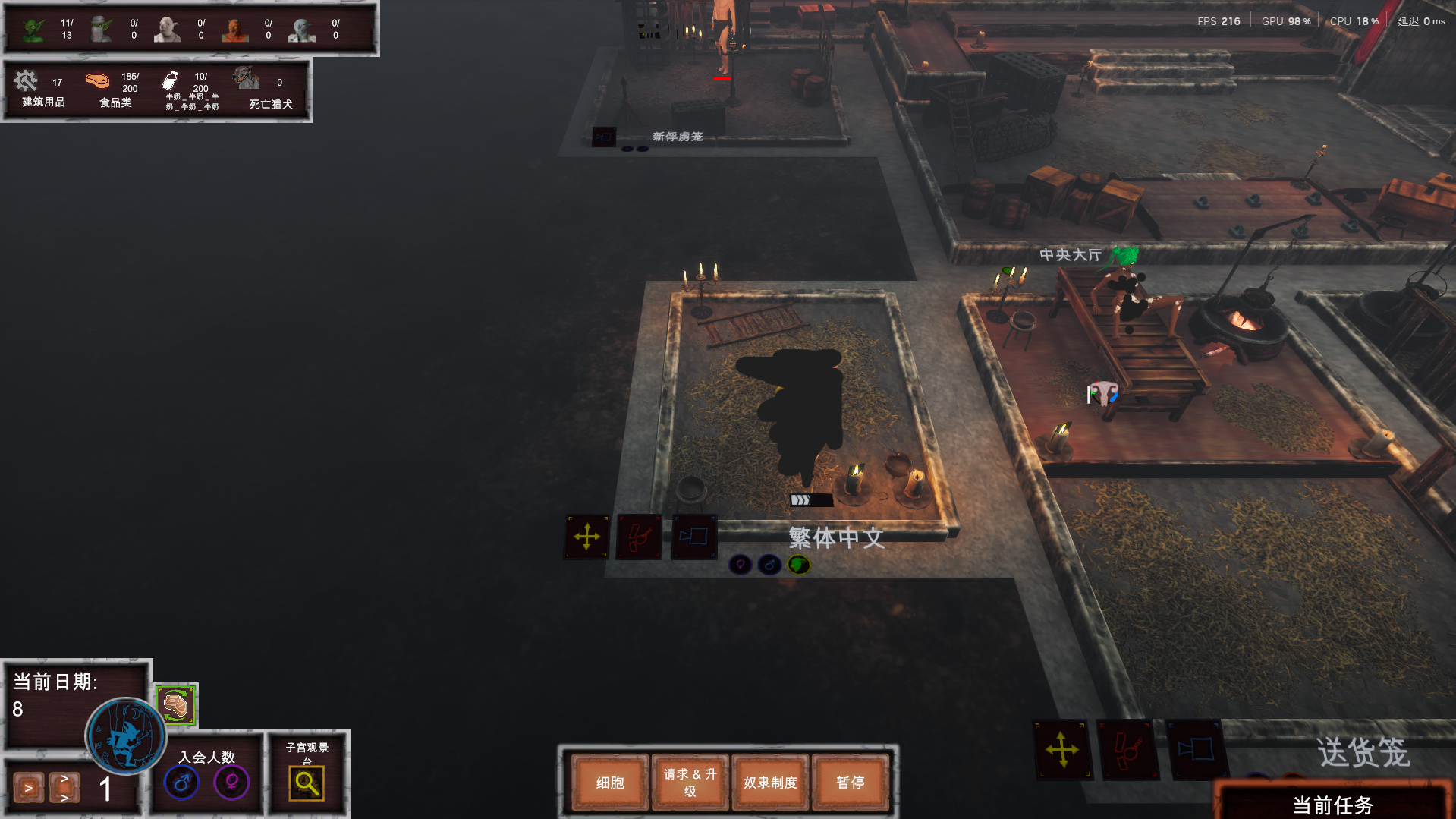The image size is (1456, 819).
Task: Click the 暂停 pause button
Action: click(x=850, y=783)
